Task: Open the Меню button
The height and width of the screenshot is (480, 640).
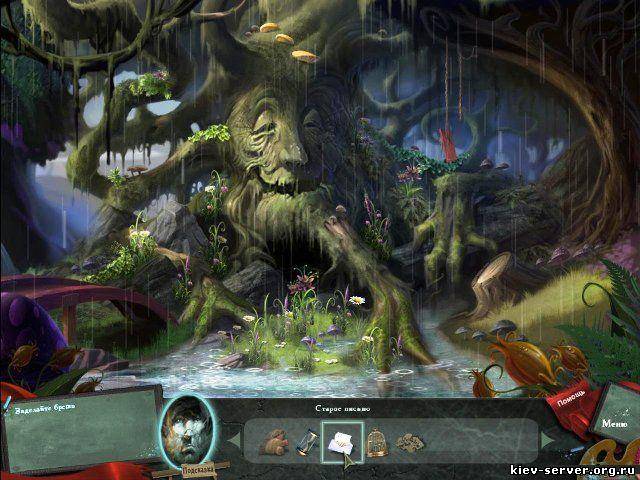Action: [x=615, y=424]
